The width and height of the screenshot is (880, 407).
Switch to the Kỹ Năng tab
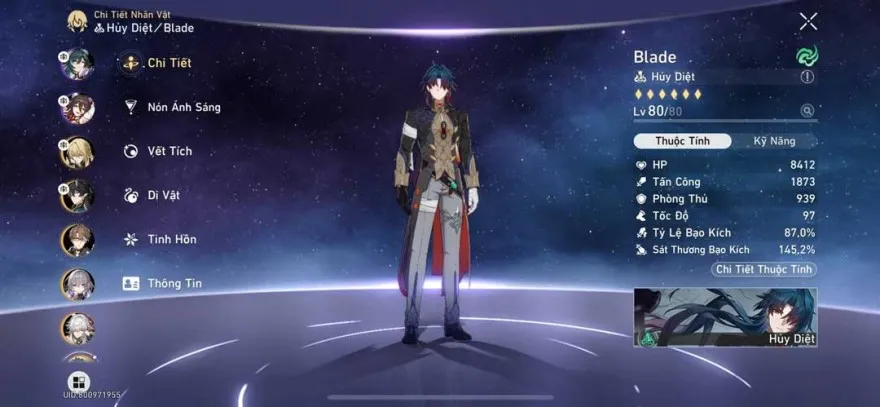774,141
